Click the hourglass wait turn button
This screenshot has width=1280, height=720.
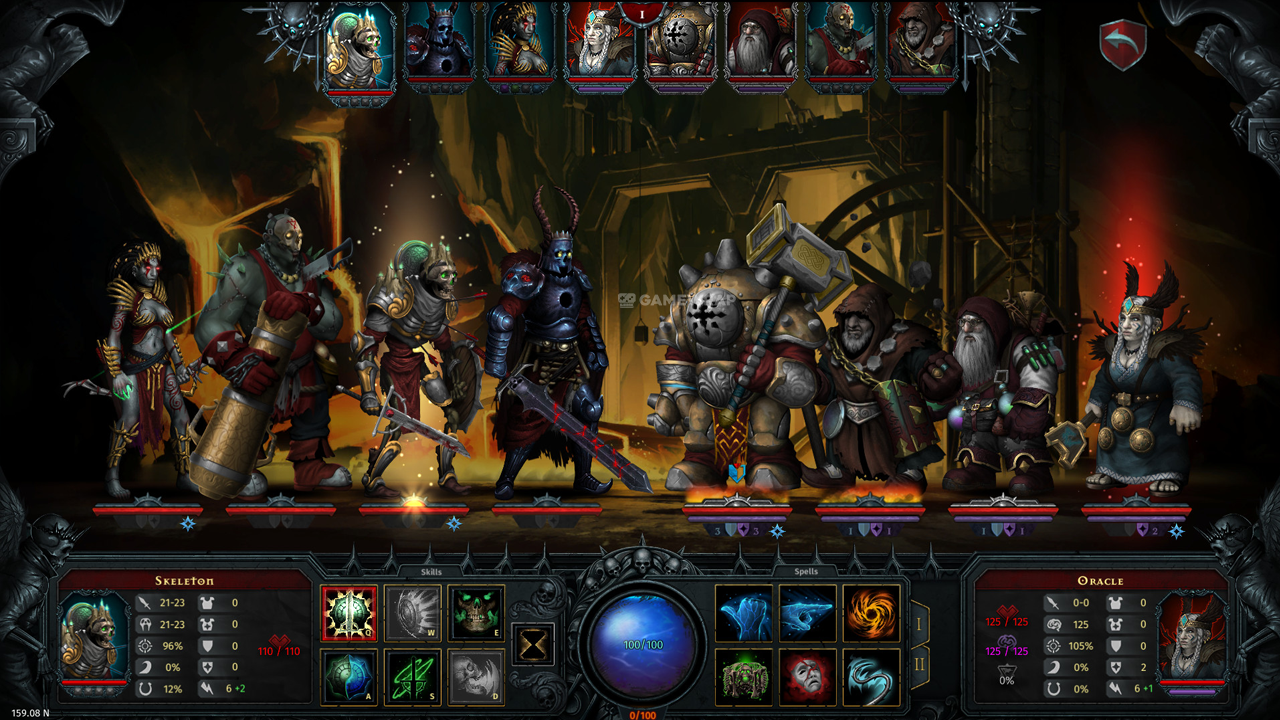tap(533, 644)
